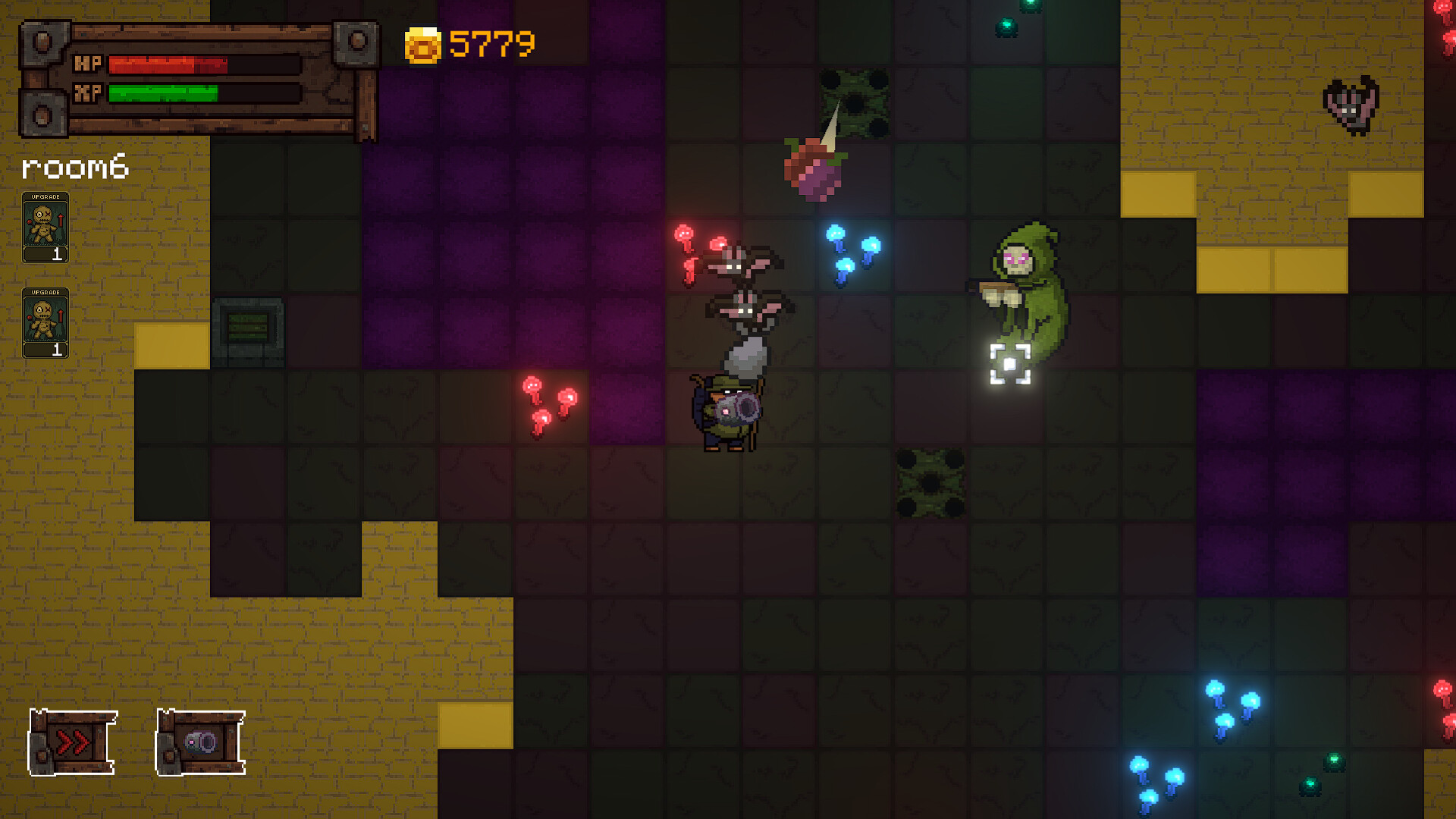Viewport: 1456px width, 819px height.
Task: Select the first Upgrade voodoo doll card
Action: [45, 226]
